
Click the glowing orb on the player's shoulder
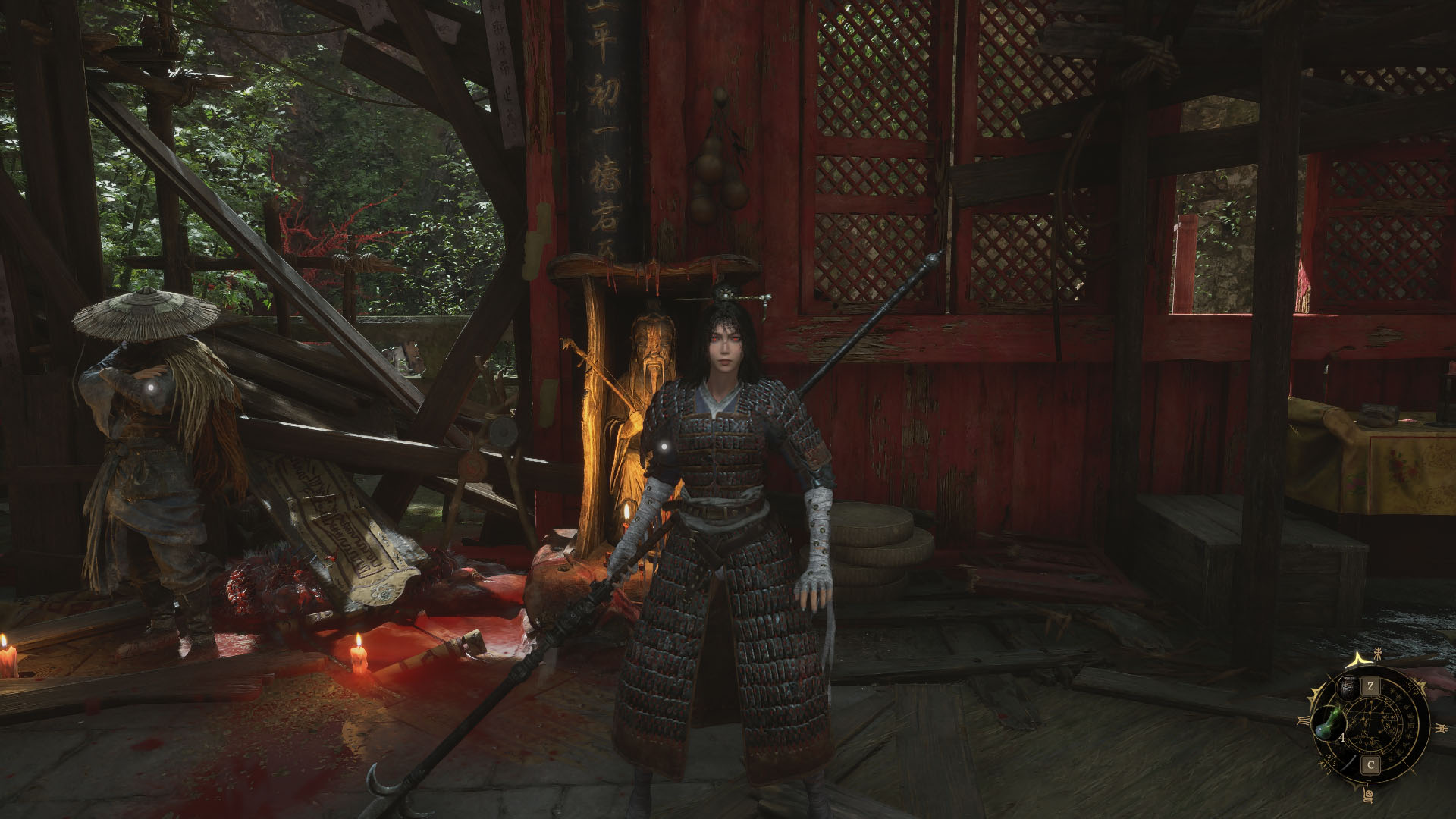666,447
